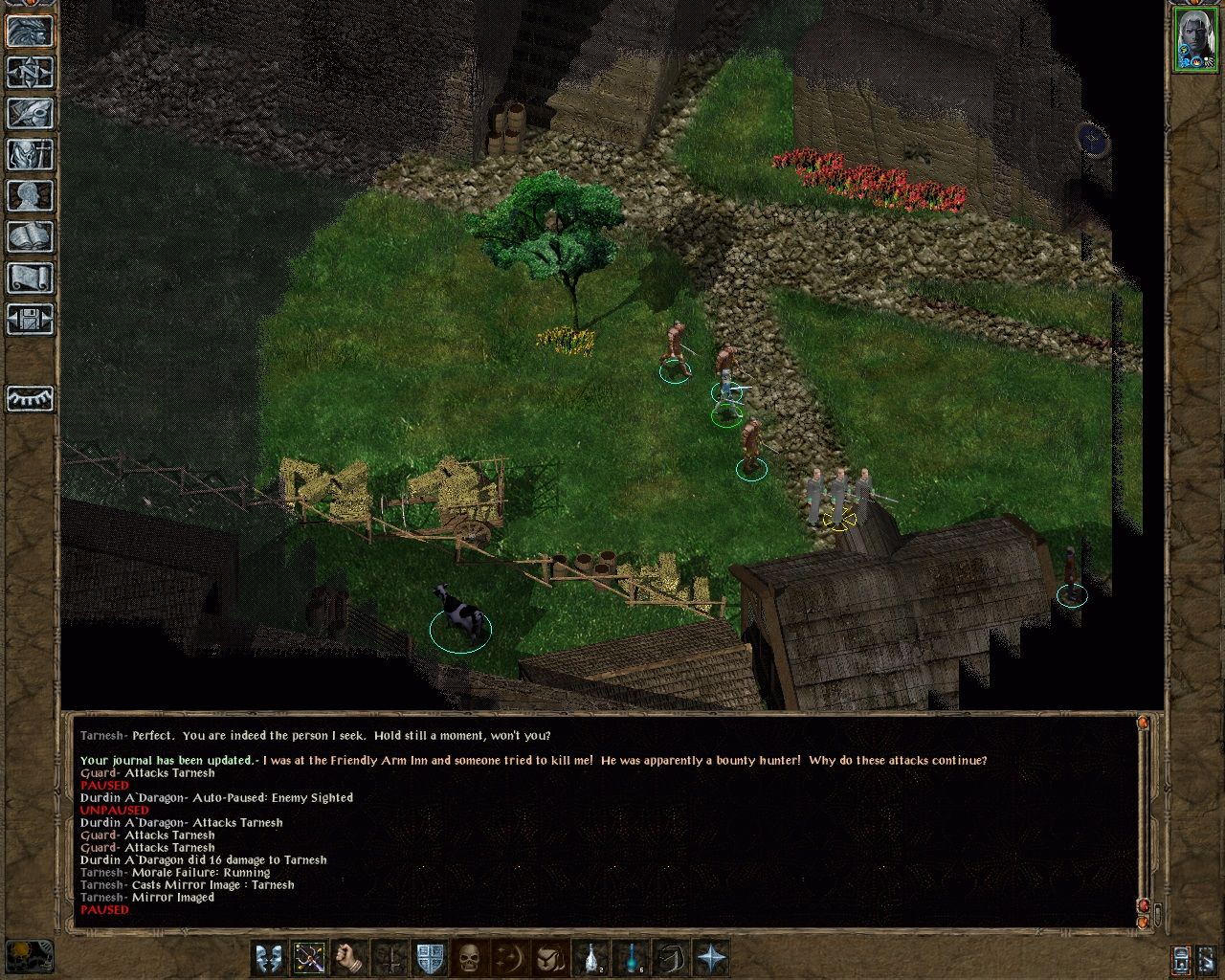The image size is (1225, 980).
Task: Open the journal quill button
Action: (x=30, y=113)
